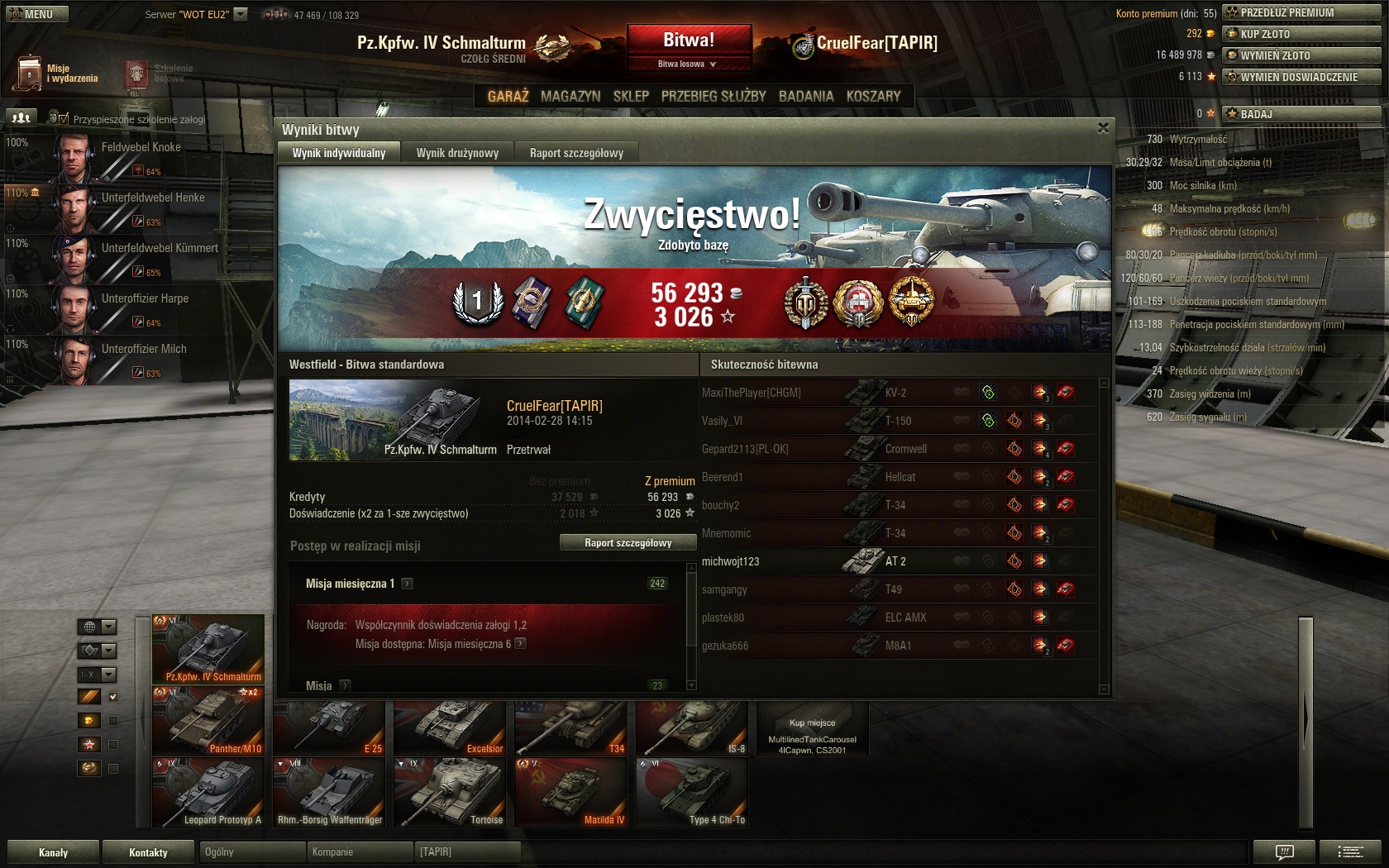Image resolution: width=1389 pixels, height=868 pixels.
Task: Expand the server selection dropdown
Action: pyautogui.click(x=241, y=14)
